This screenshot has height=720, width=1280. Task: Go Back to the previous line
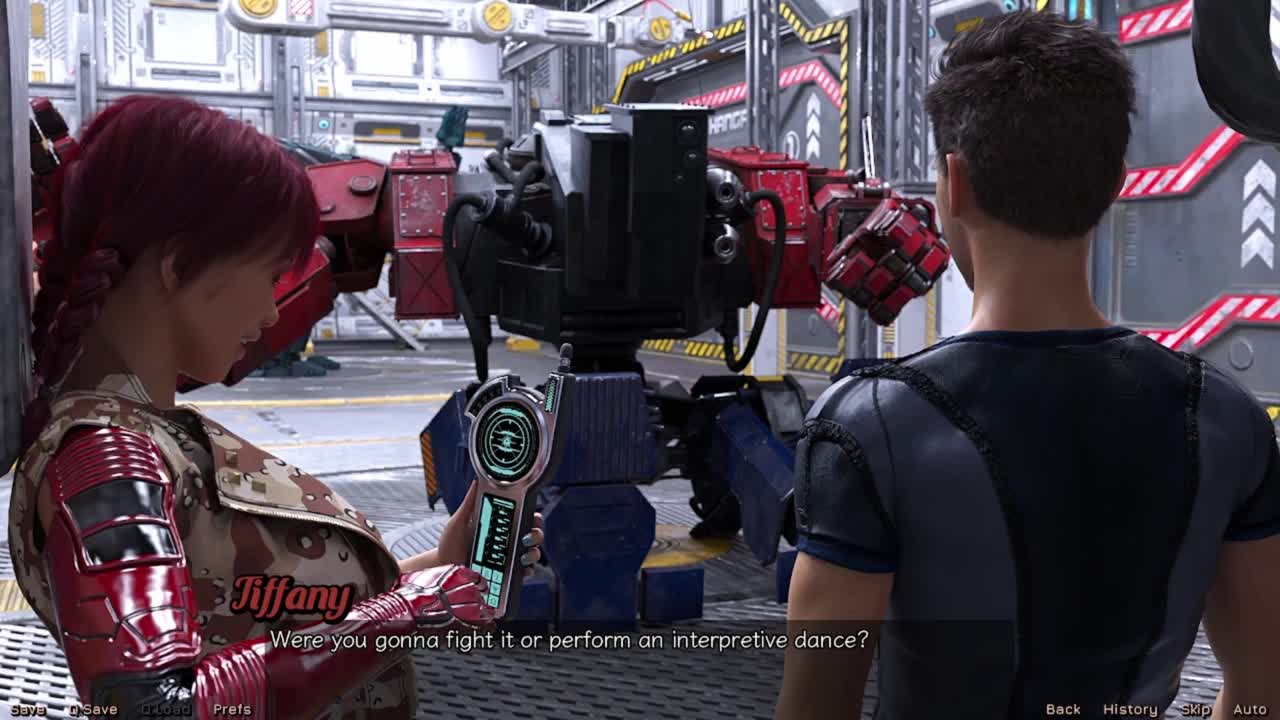[1063, 710]
